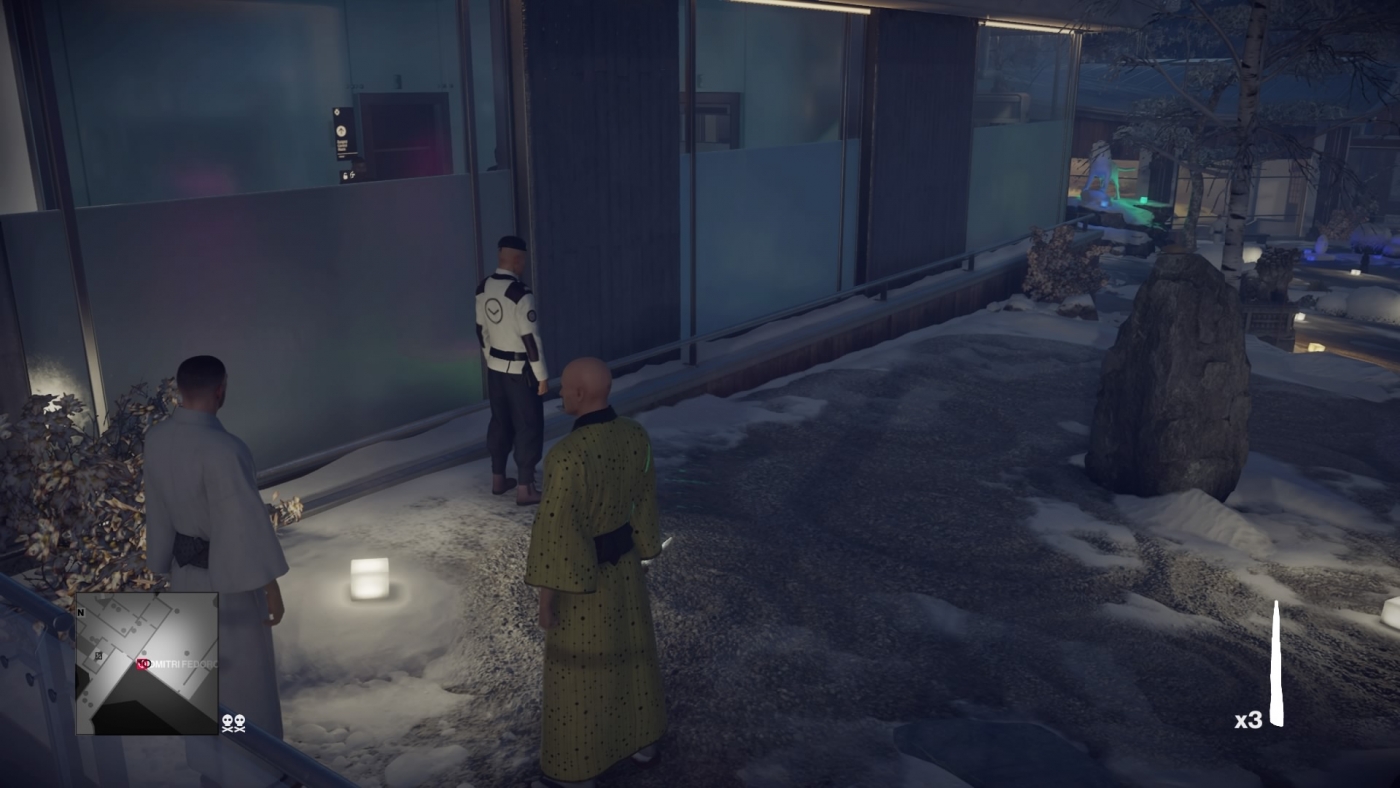Click the circular tree emblem on the wall sign

click(341, 131)
